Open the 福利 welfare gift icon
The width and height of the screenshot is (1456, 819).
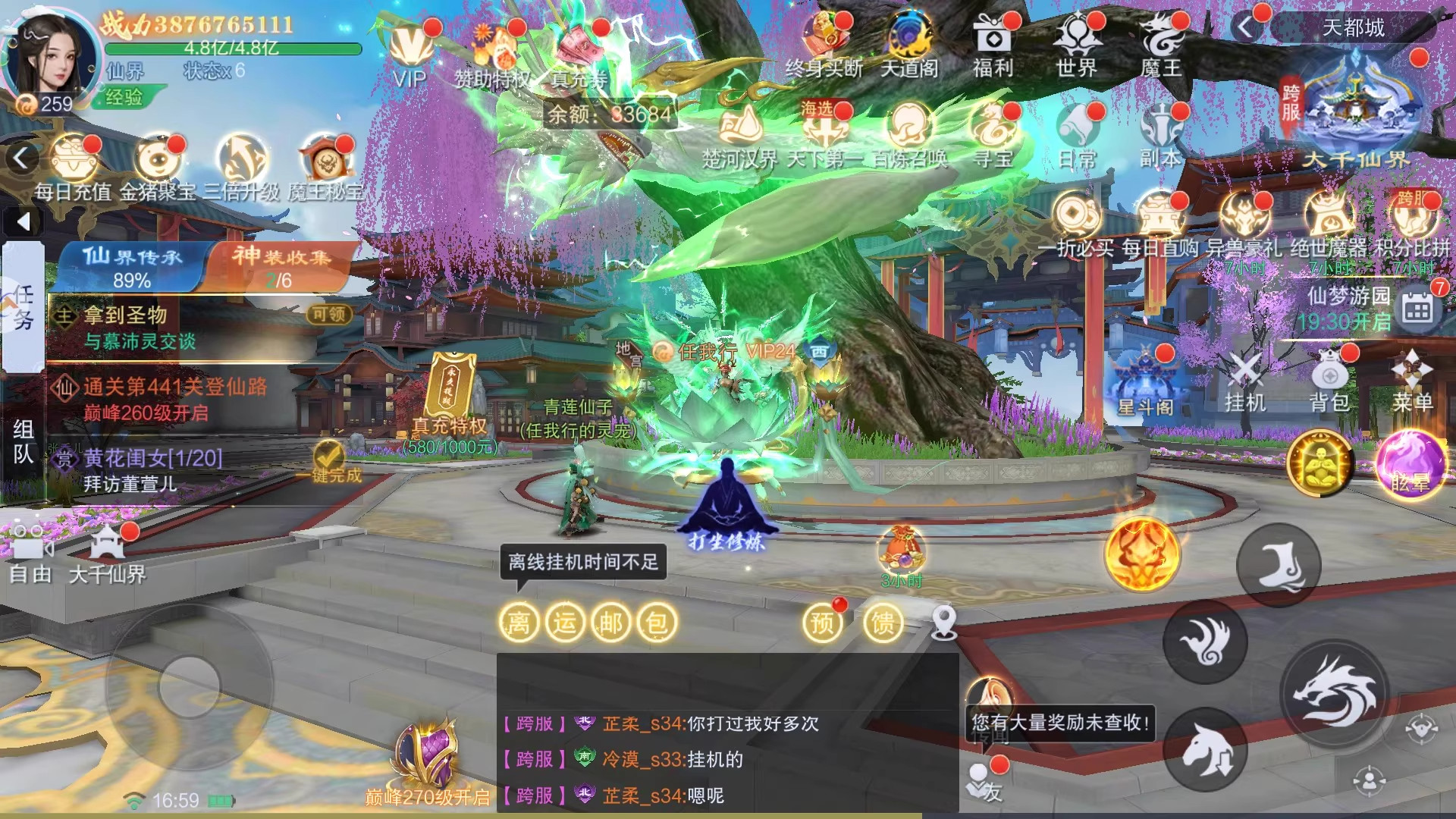pyautogui.click(x=993, y=45)
